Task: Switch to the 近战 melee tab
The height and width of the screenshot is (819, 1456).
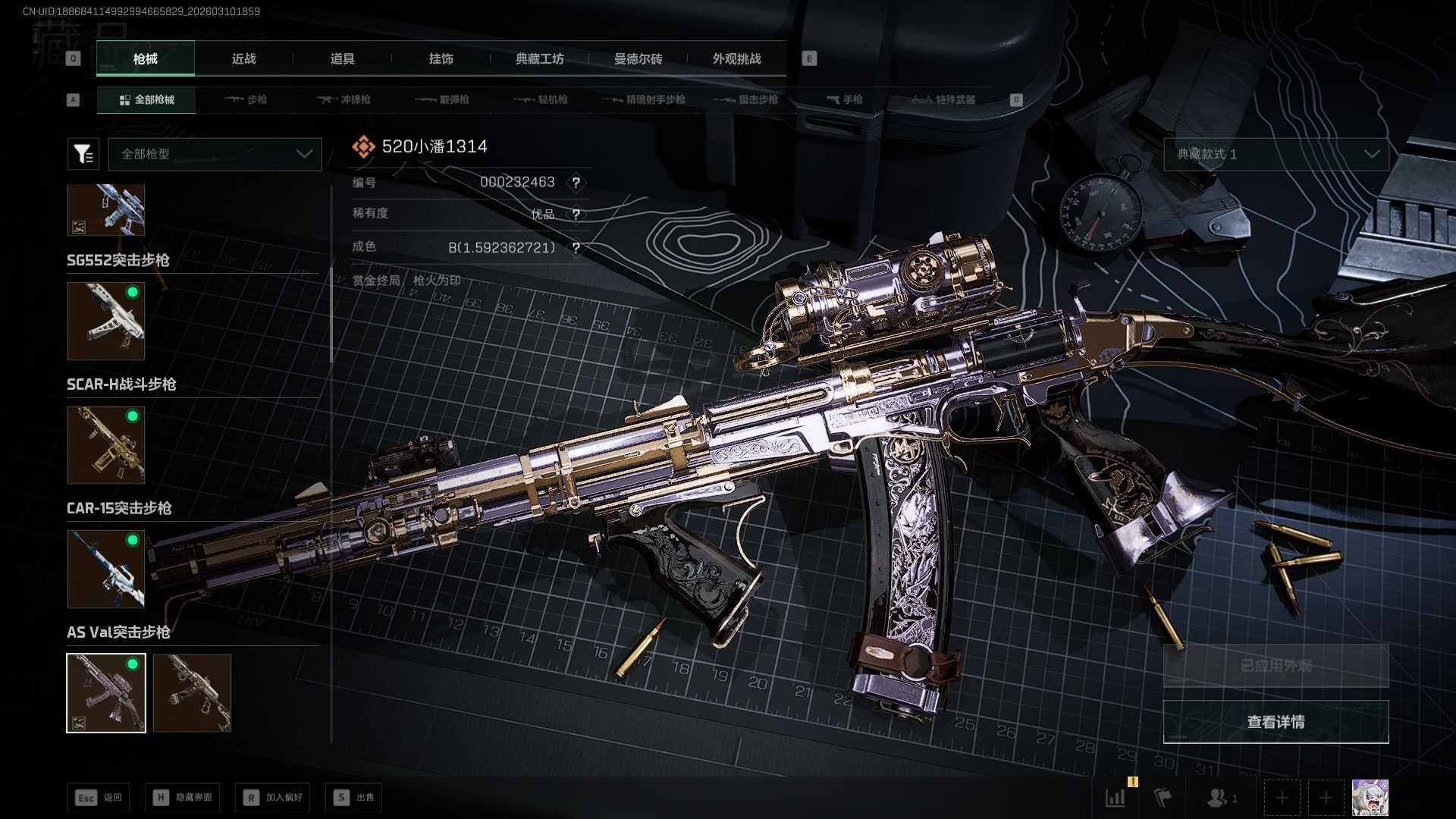Action: coord(243,59)
